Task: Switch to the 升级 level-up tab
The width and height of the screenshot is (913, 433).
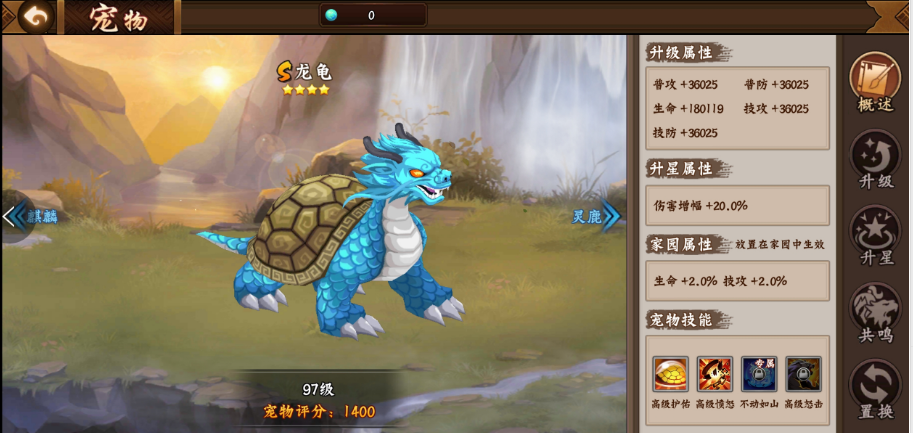Action: click(875, 157)
